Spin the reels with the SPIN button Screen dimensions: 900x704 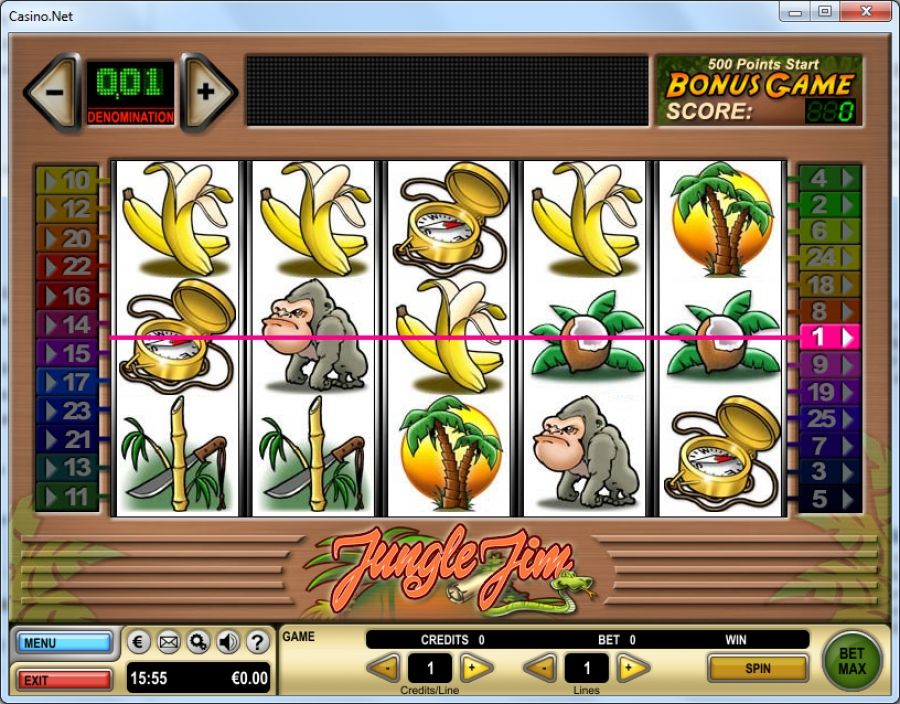pyautogui.click(x=757, y=667)
